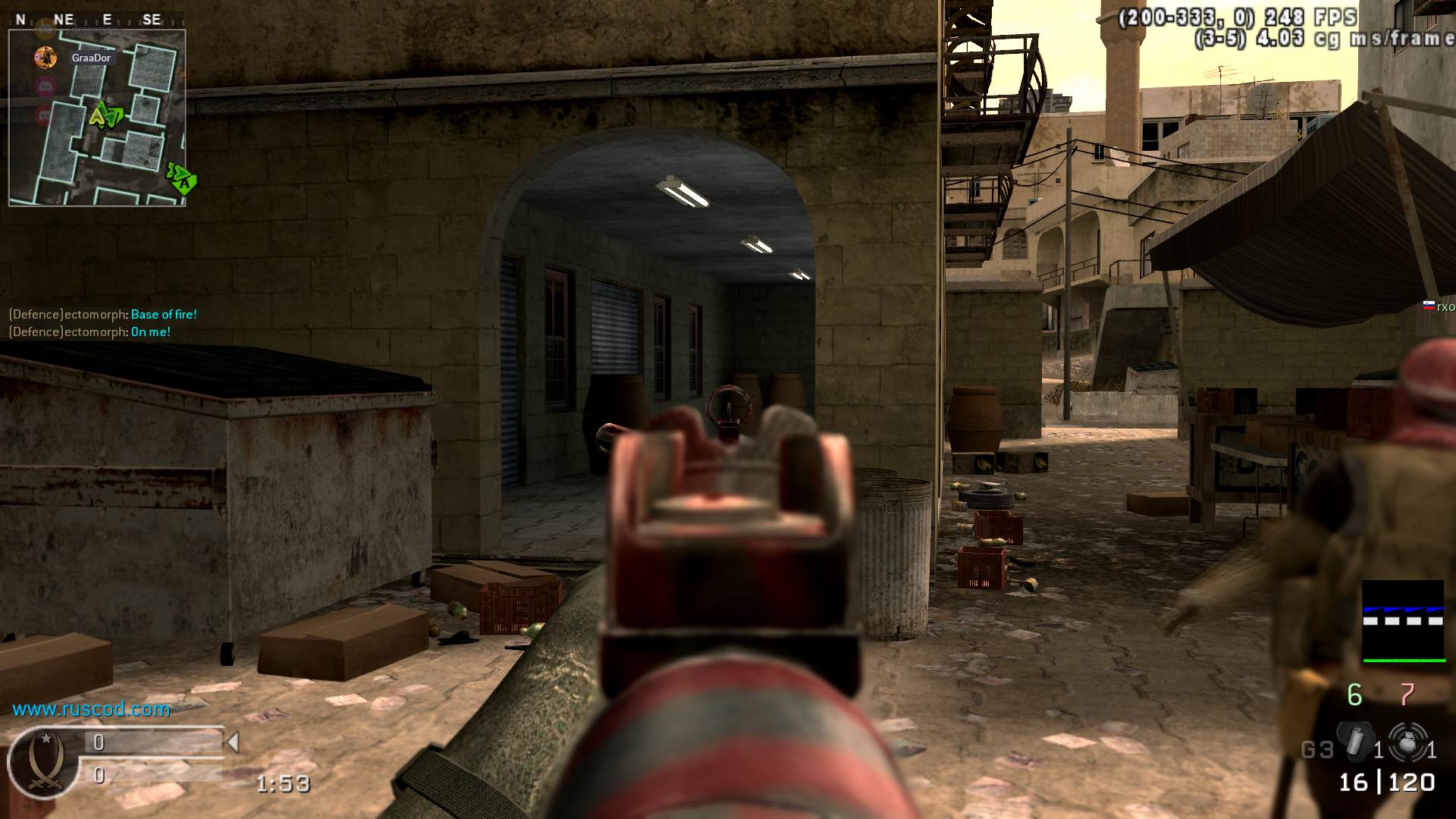Click the "On me!" team chat message

tap(150, 332)
